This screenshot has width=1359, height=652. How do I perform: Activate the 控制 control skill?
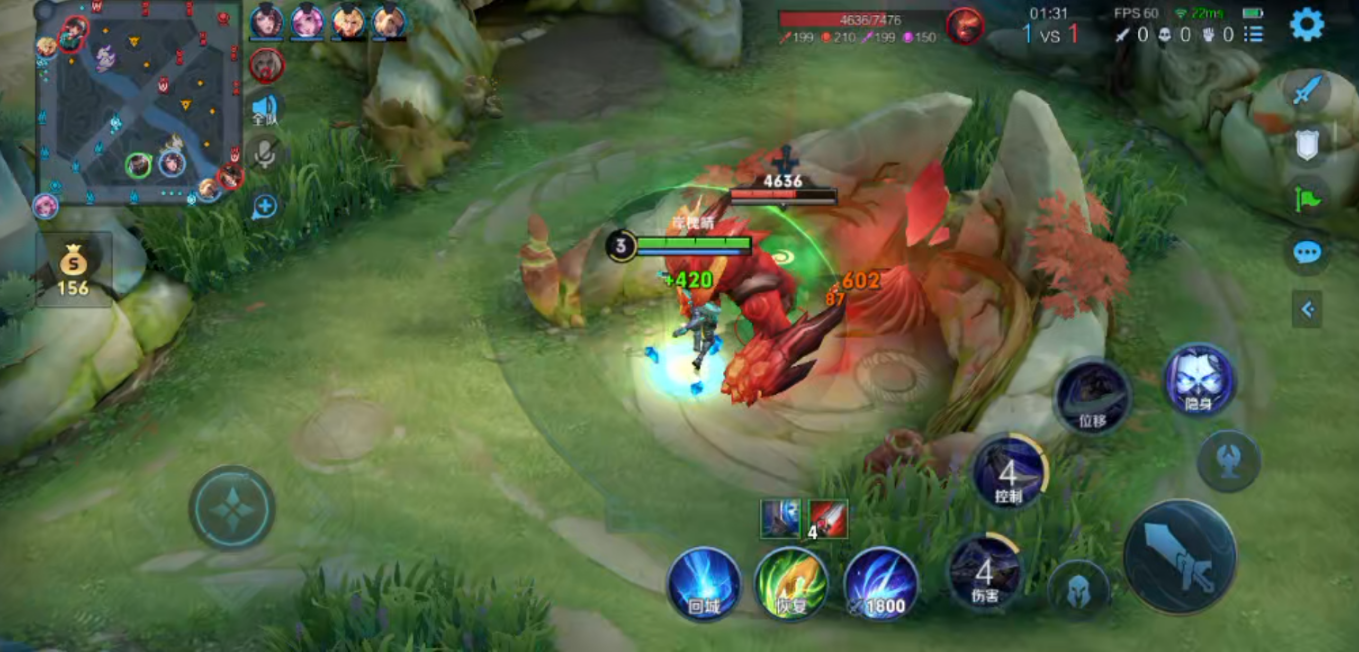(x=1009, y=472)
